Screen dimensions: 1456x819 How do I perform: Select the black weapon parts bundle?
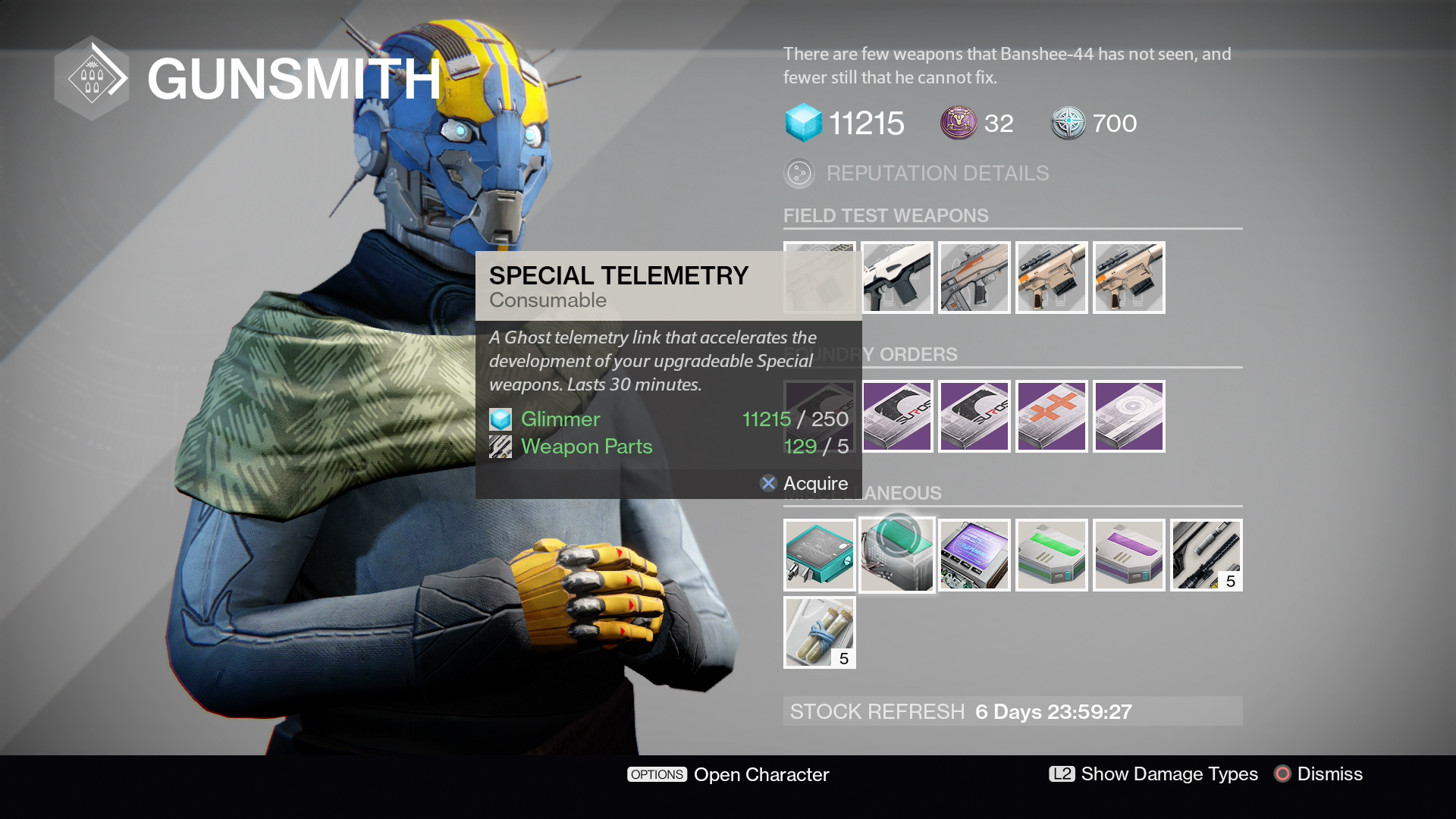coord(1207,555)
